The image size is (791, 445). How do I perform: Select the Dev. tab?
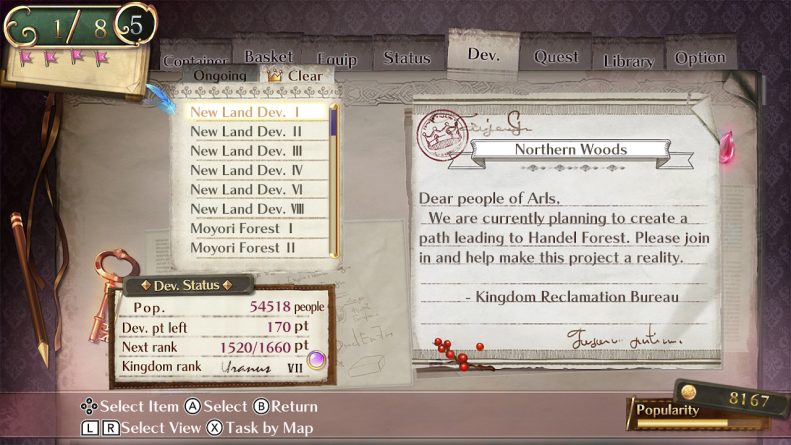point(483,53)
